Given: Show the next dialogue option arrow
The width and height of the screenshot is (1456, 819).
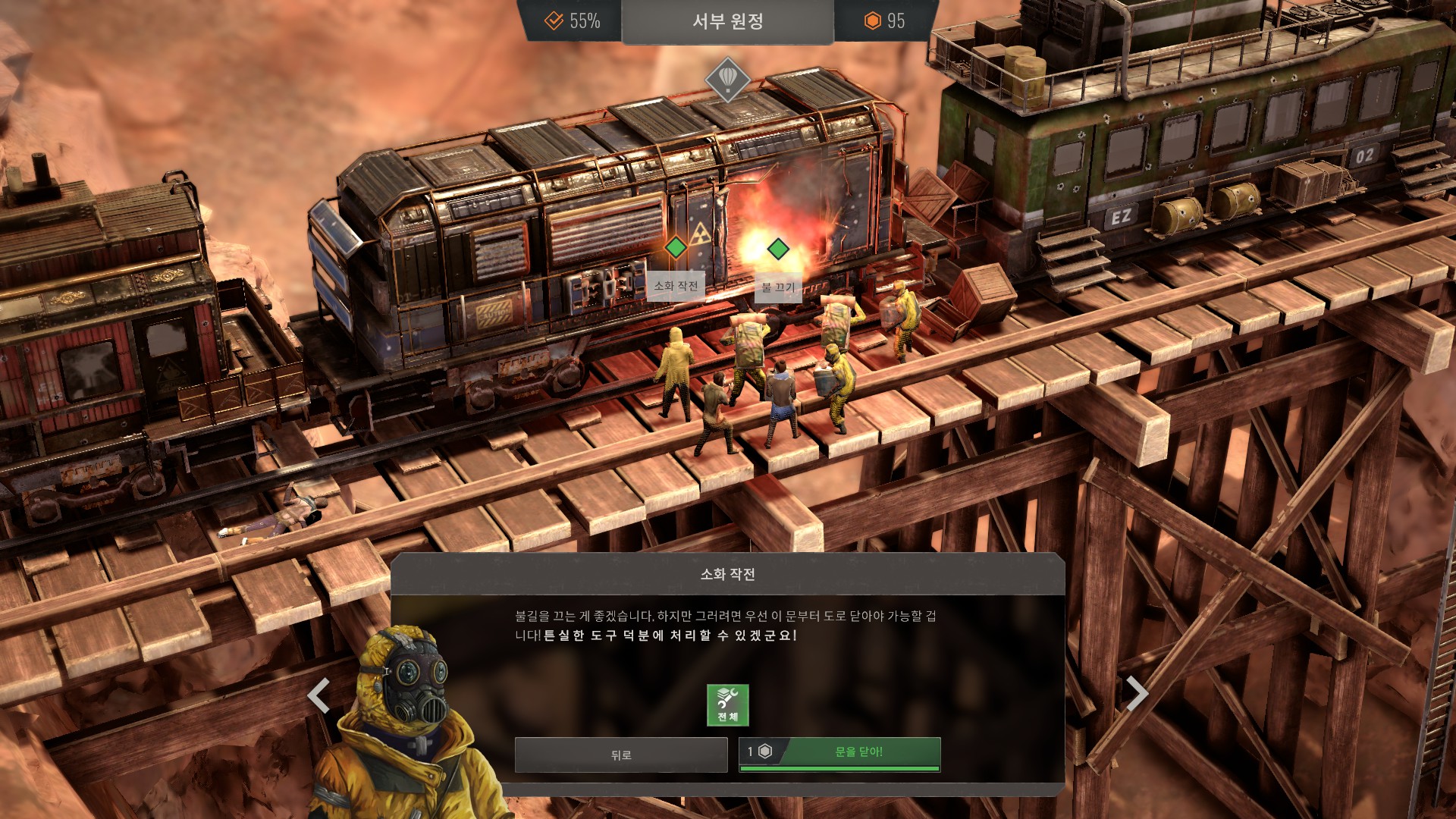Looking at the screenshot, I should pos(1136,693).
